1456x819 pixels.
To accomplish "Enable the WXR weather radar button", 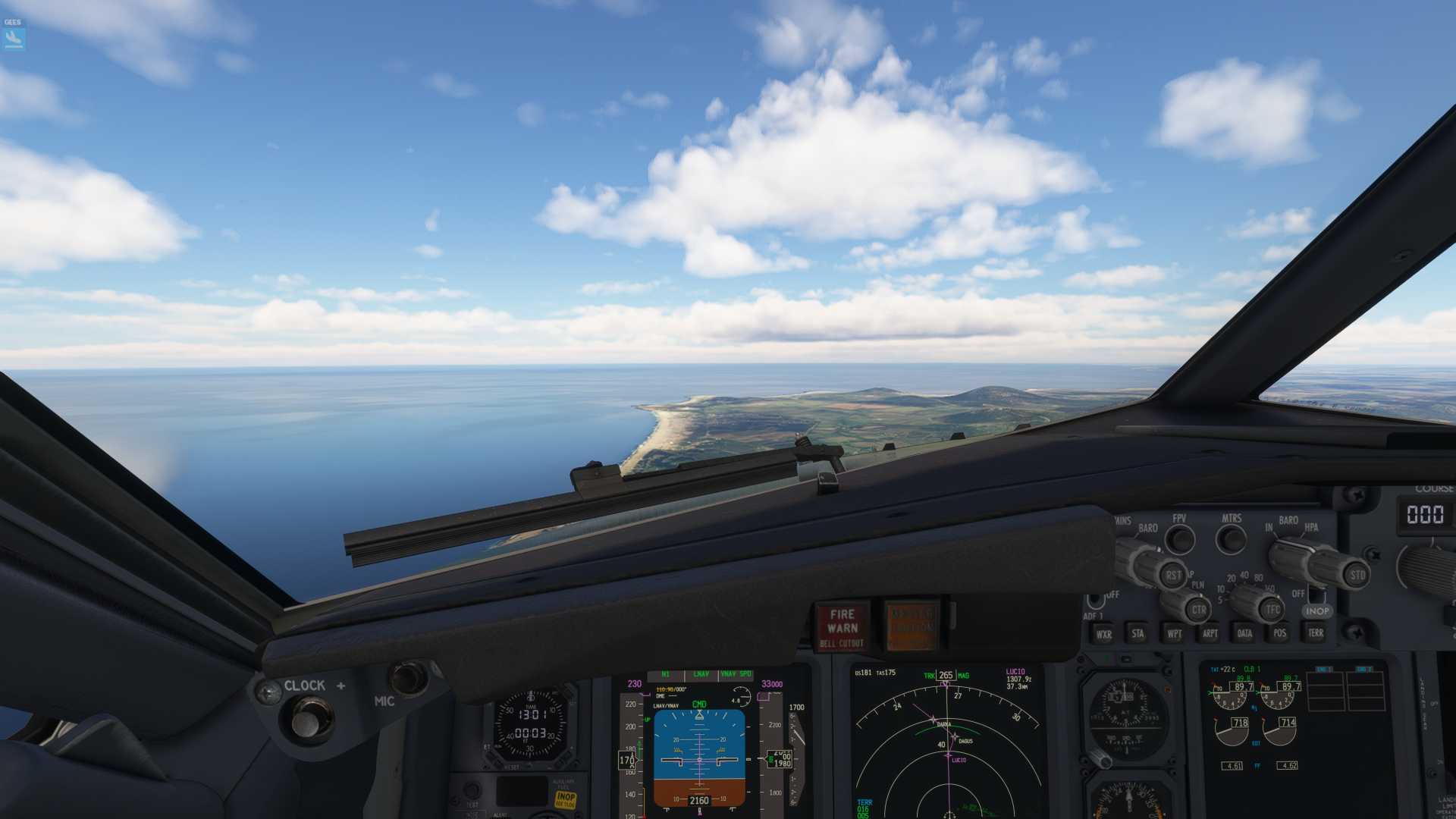I will 1103,634.
